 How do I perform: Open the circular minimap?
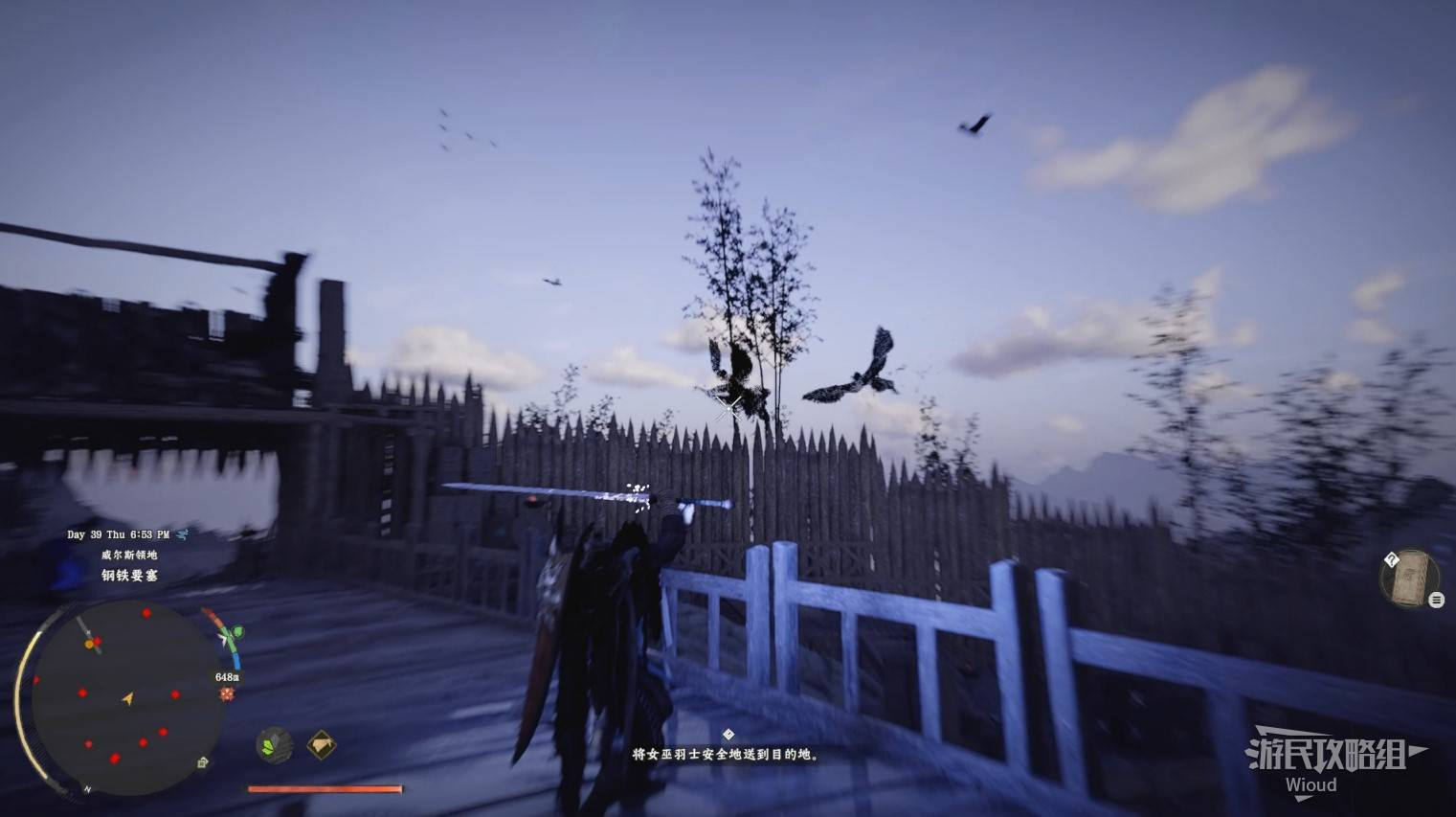[x=127, y=698]
